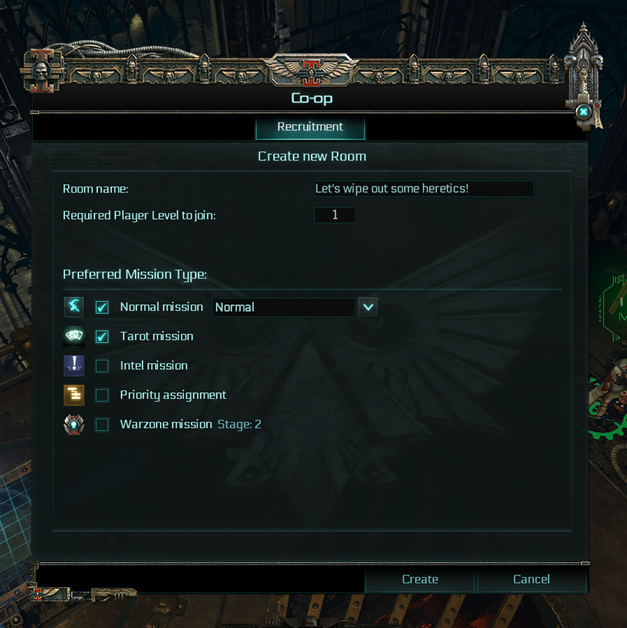The image size is (627, 628).
Task: Switch to the Recruitment tab
Action: [310, 128]
